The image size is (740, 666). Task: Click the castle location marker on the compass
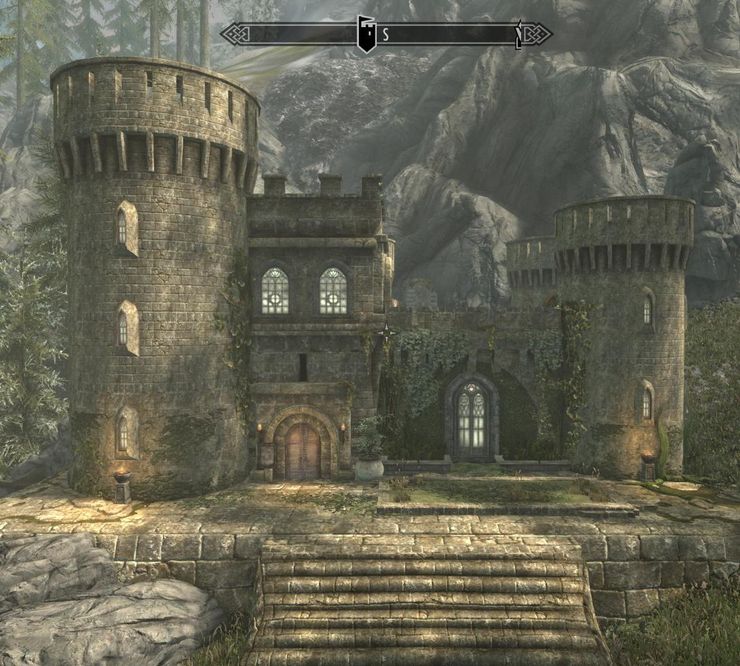coord(367,34)
